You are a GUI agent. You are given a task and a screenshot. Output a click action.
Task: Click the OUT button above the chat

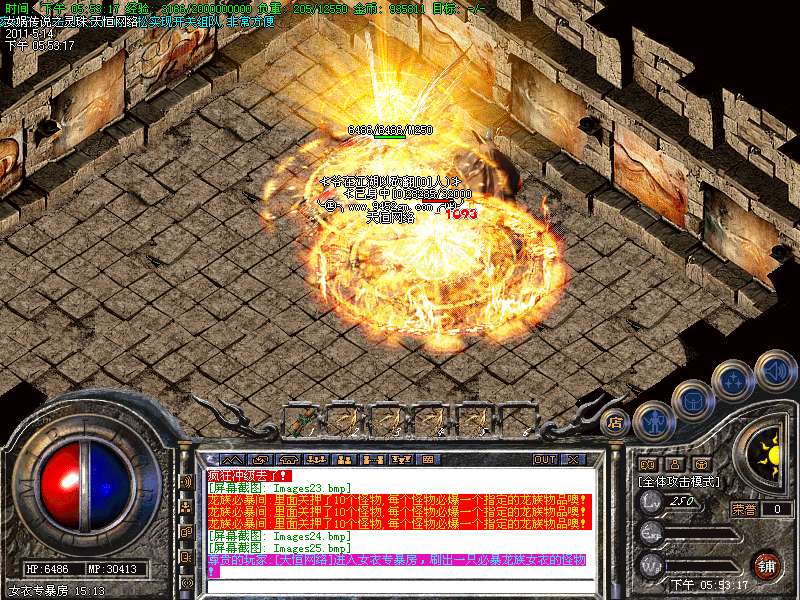click(x=545, y=459)
